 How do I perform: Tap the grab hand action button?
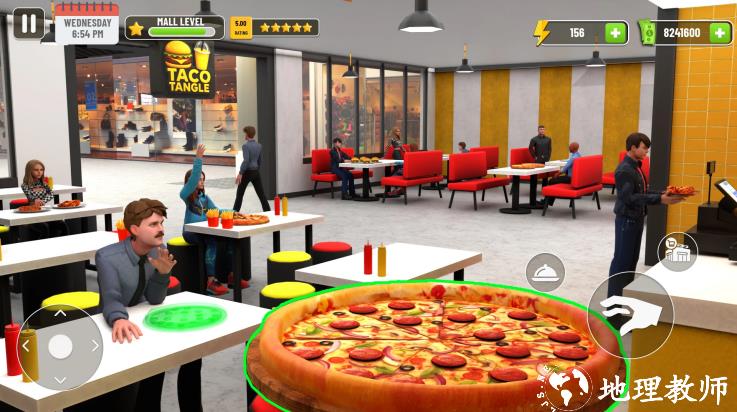[629, 315]
